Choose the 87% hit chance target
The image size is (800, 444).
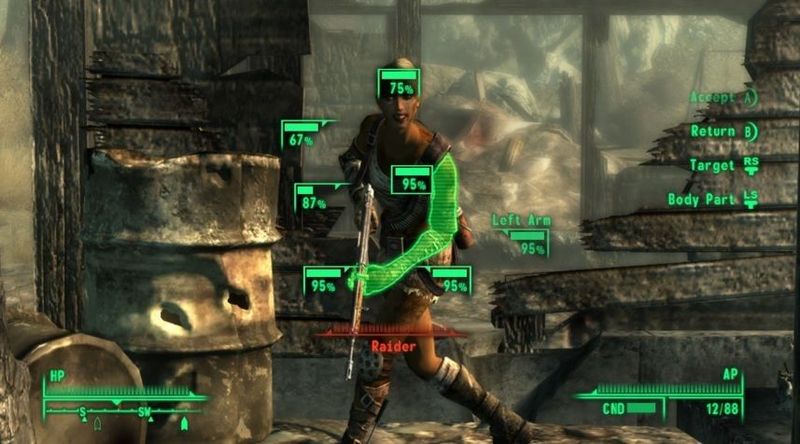coord(313,200)
